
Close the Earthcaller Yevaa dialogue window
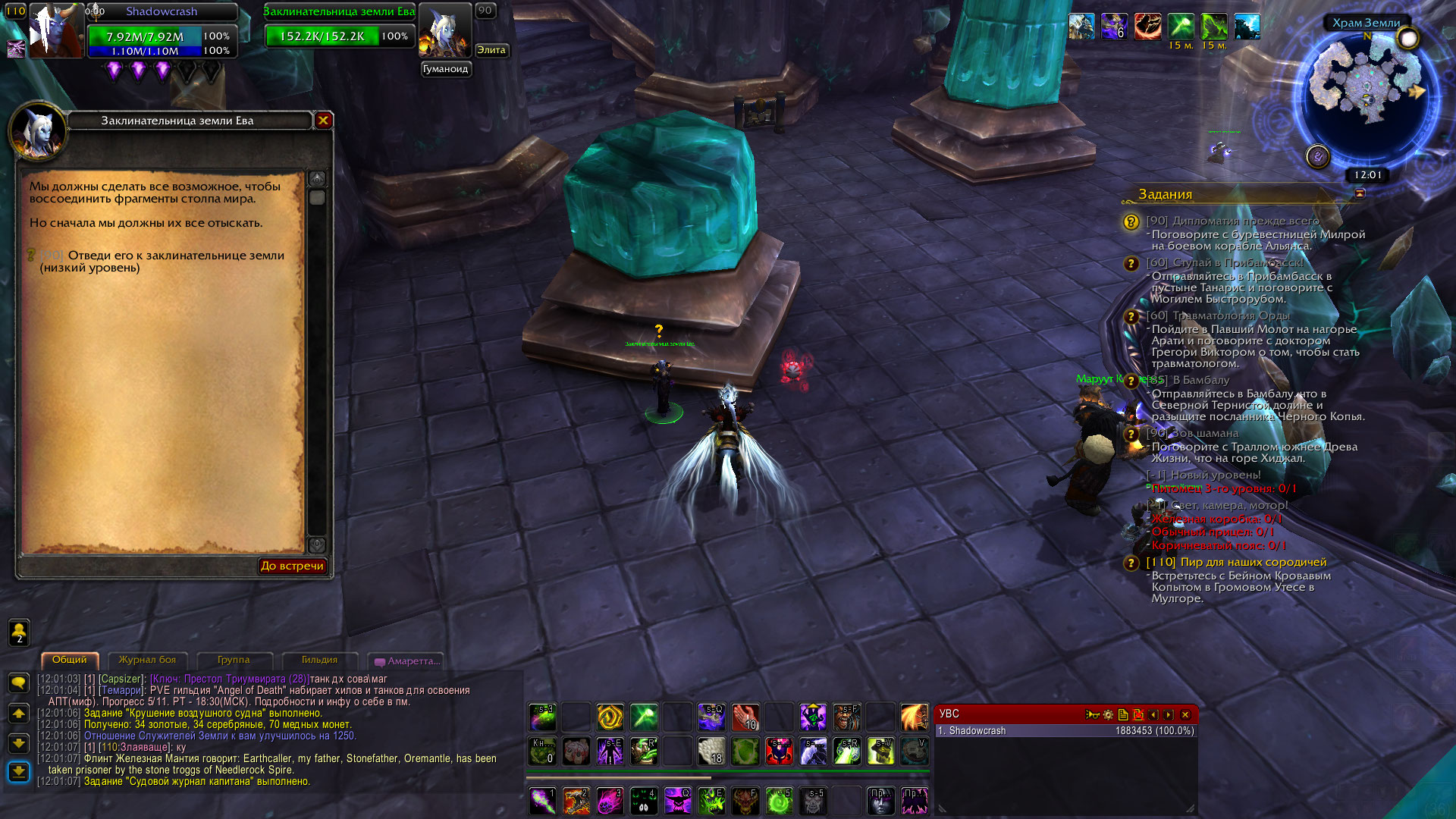point(323,121)
